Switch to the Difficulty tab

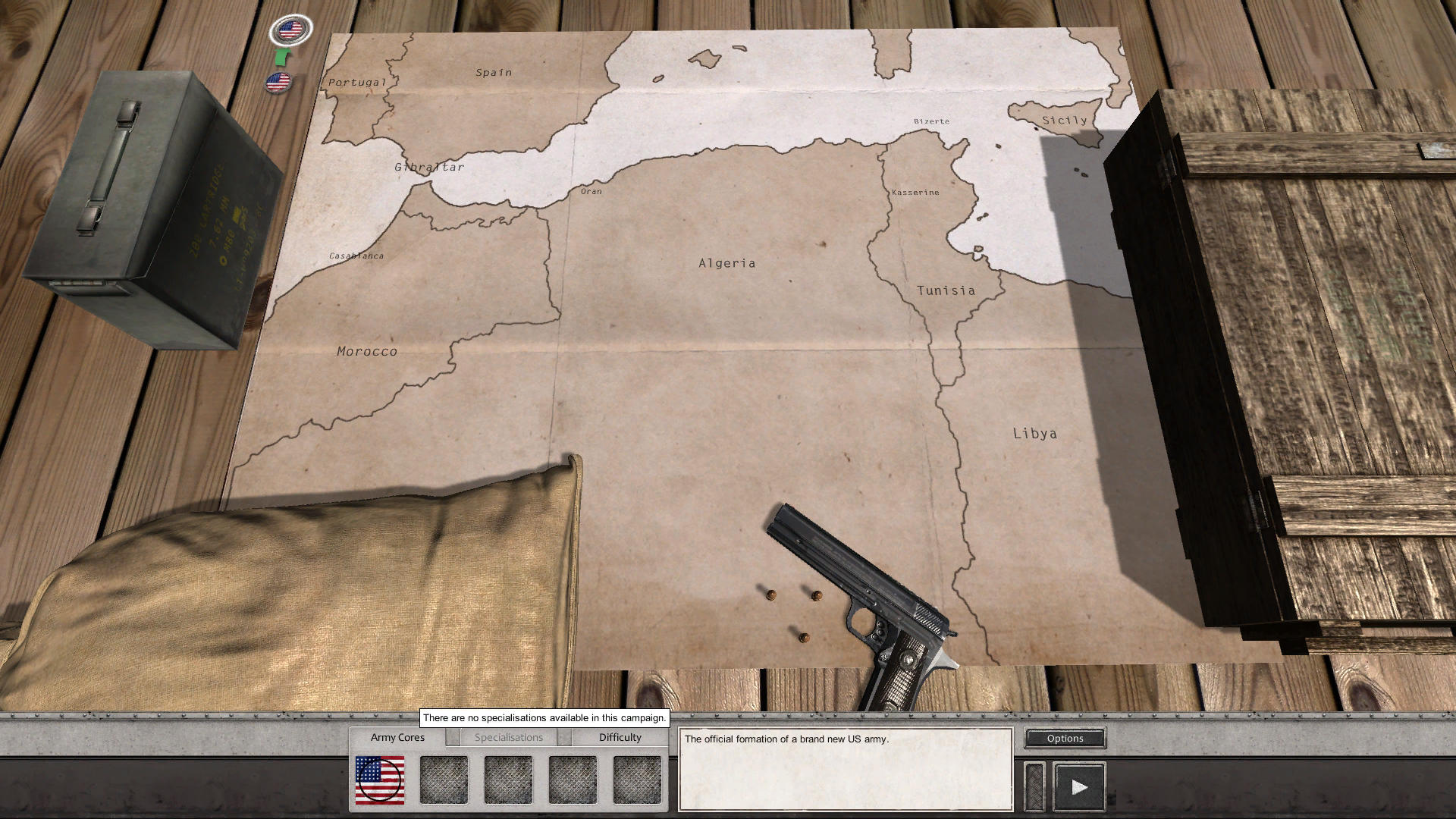coord(619,736)
